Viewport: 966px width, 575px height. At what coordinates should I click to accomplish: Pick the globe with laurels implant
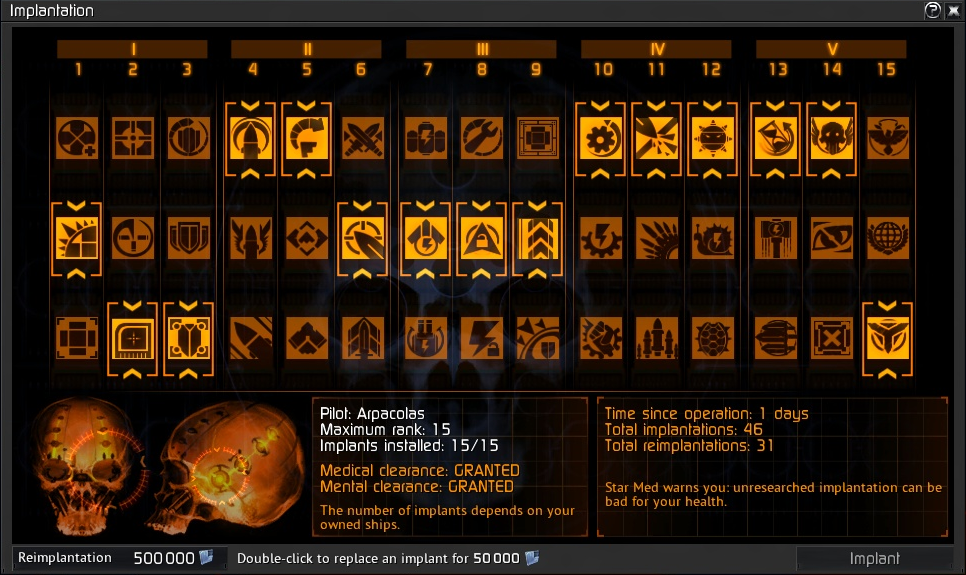tap(886, 238)
